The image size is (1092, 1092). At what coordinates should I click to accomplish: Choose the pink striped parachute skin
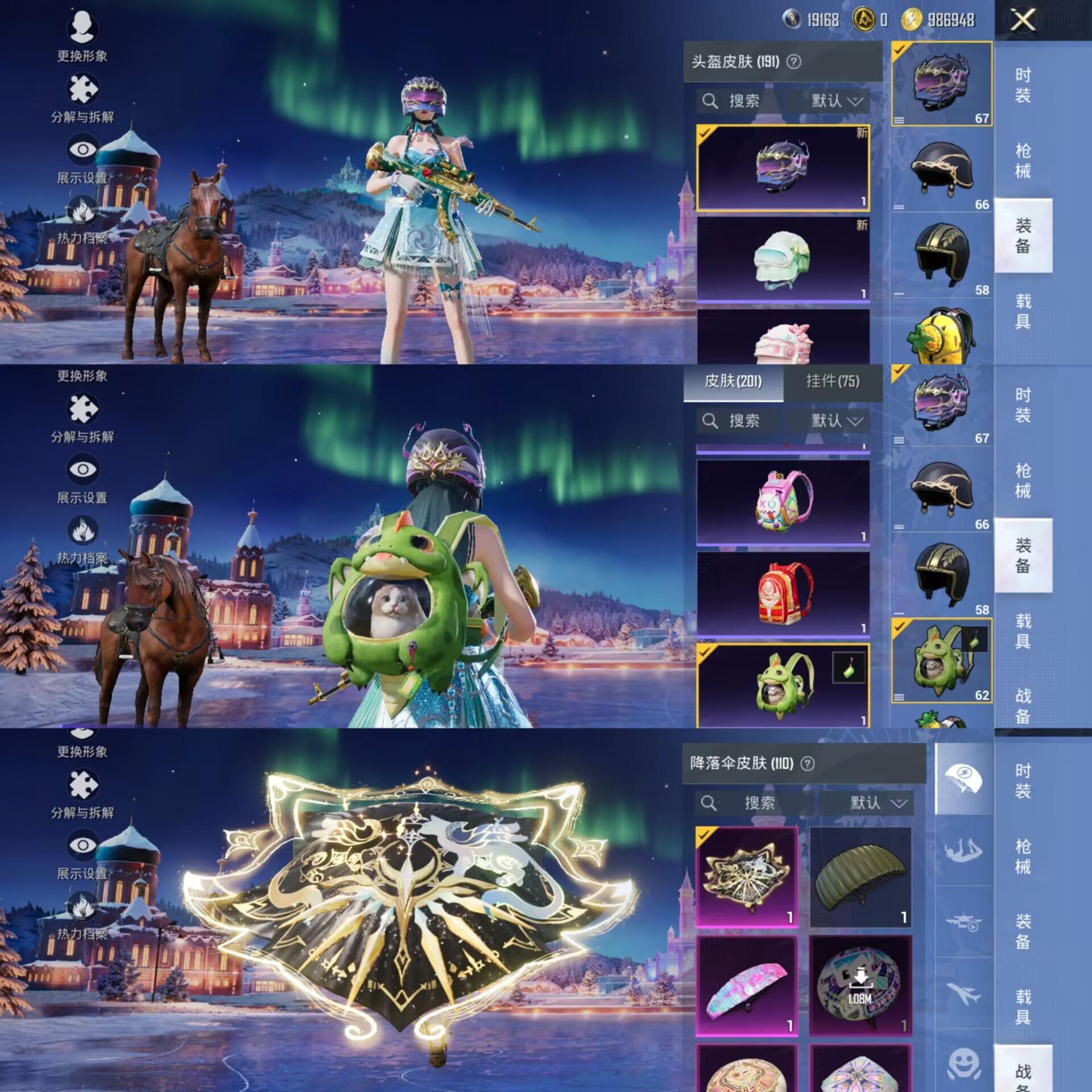point(747,985)
